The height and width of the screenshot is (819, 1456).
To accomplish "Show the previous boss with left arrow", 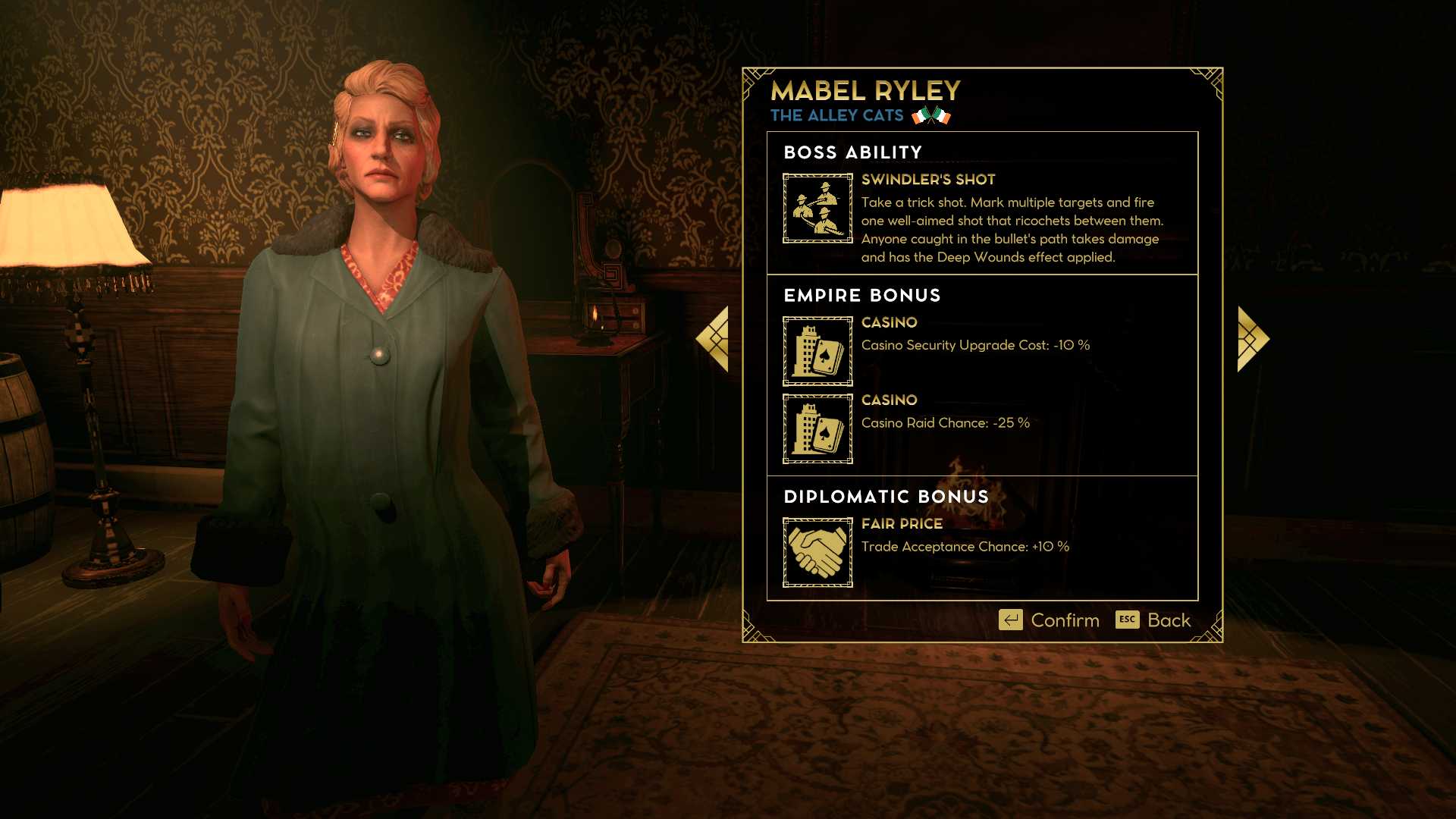I will pyautogui.click(x=714, y=339).
